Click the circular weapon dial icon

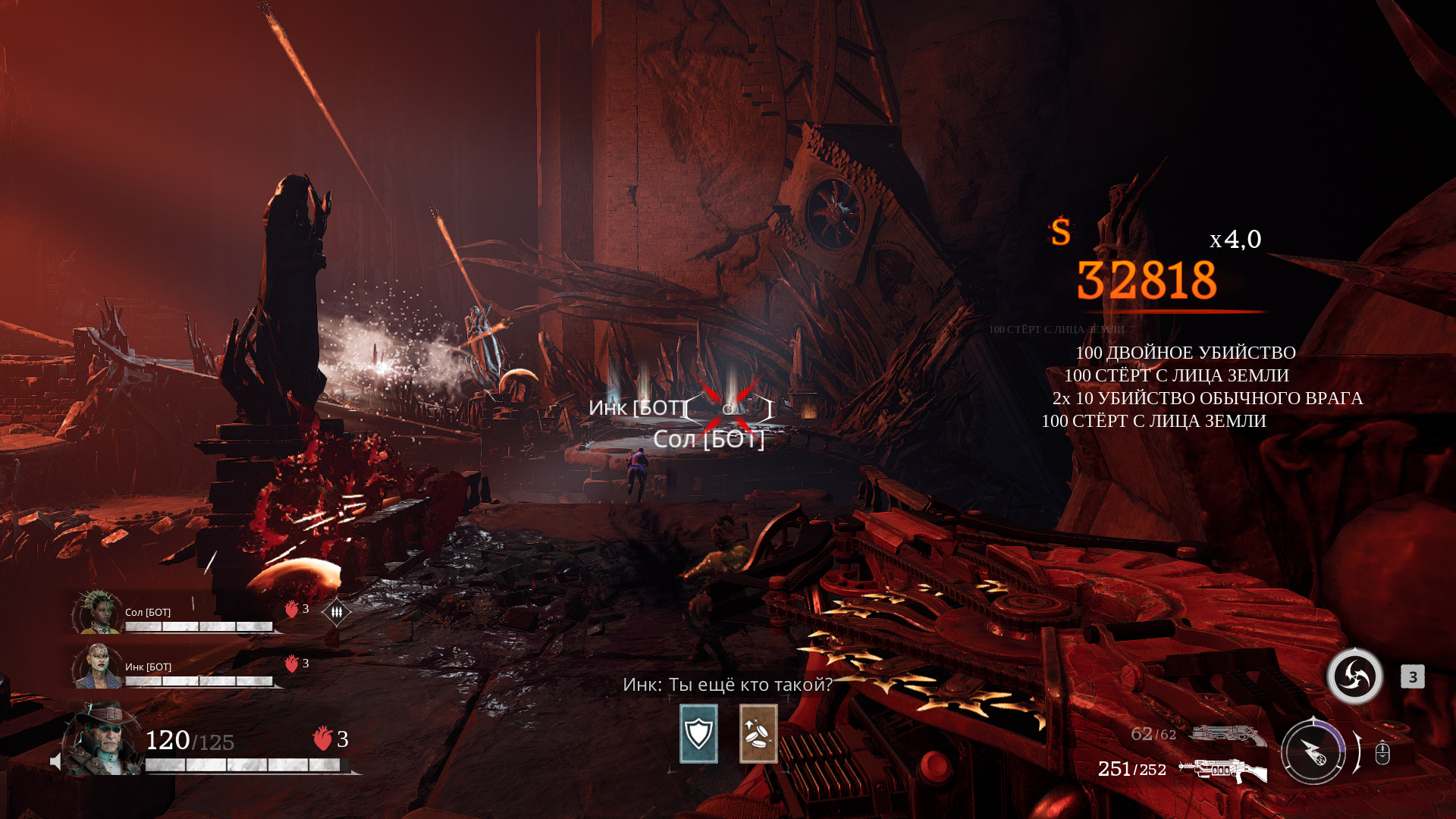tap(1313, 752)
